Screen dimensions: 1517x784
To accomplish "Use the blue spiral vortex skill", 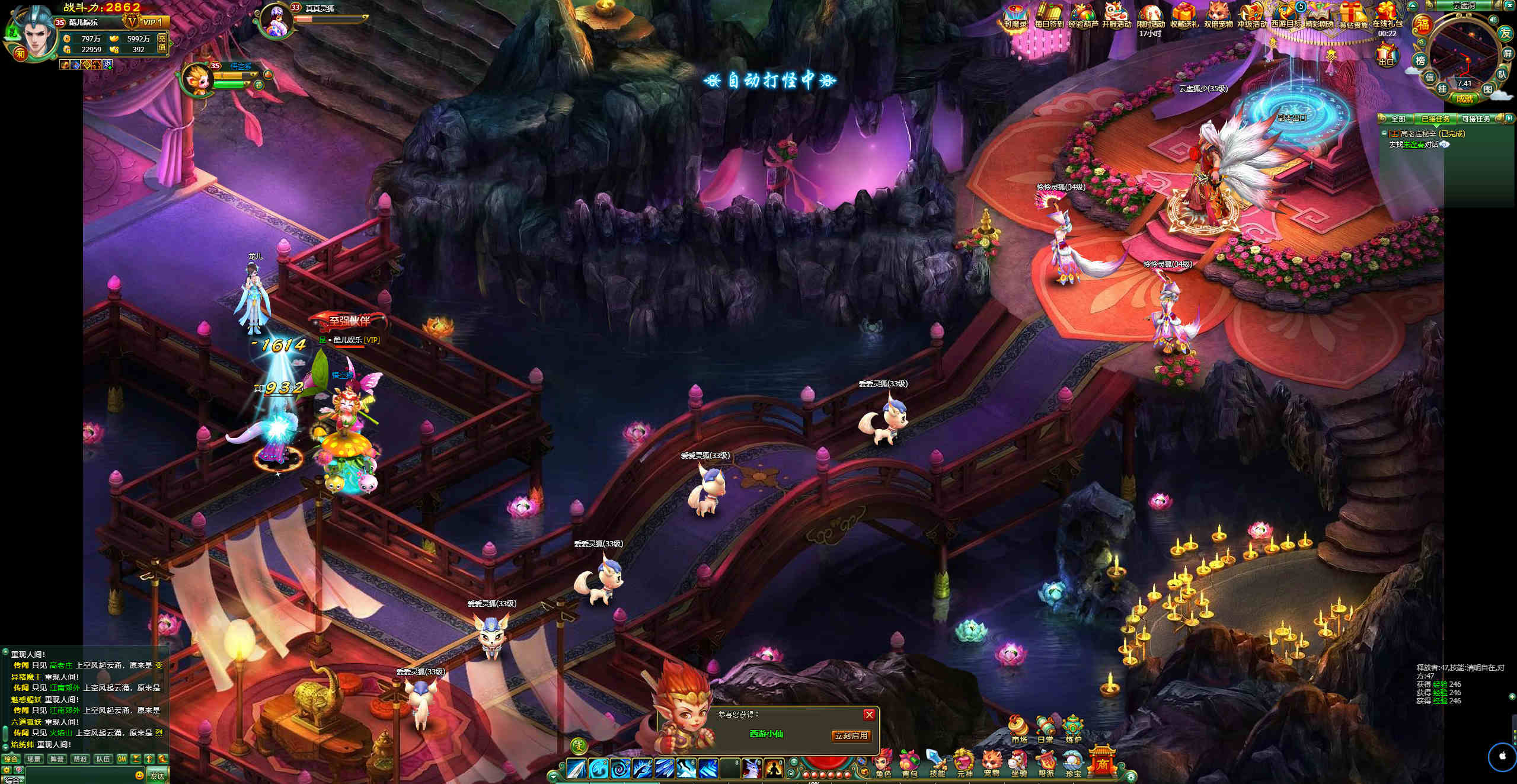I will pos(621,769).
